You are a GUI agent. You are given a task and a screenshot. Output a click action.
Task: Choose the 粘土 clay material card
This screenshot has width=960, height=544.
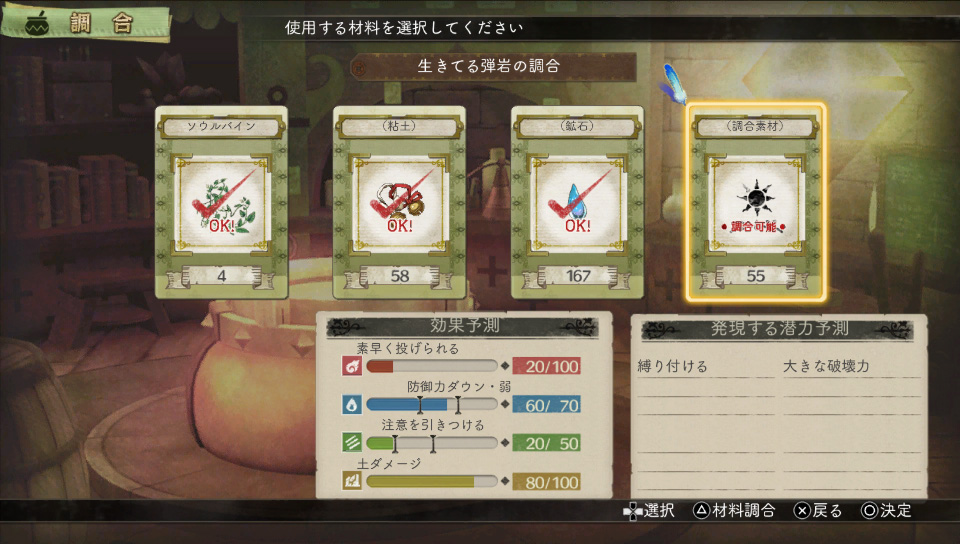(x=399, y=202)
